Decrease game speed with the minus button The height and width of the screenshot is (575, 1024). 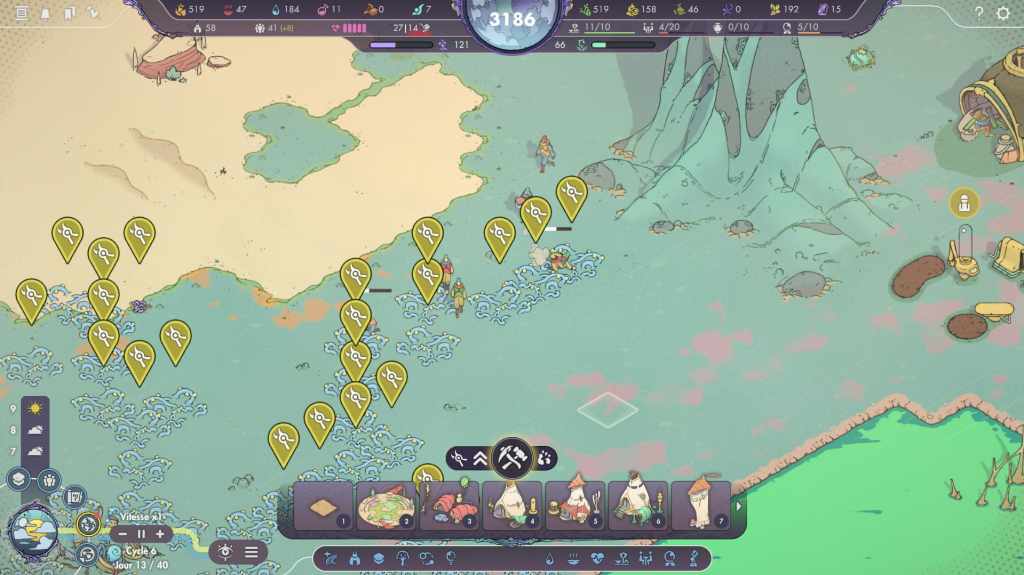click(x=123, y=534)
